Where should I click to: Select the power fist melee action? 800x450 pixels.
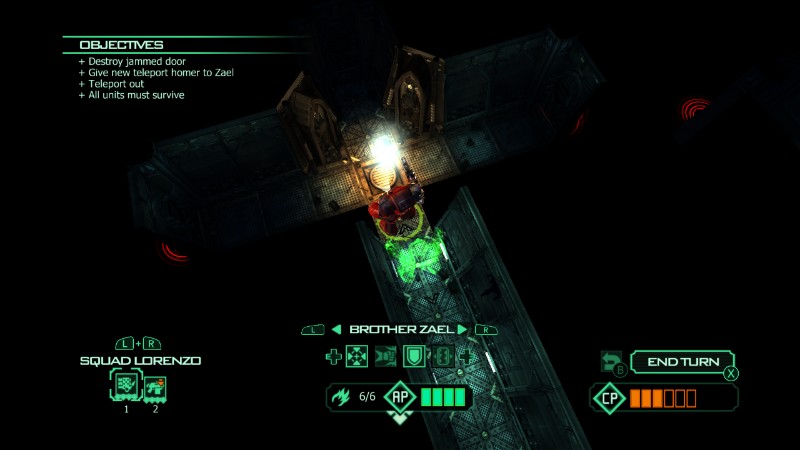click(x=385, y=355)
